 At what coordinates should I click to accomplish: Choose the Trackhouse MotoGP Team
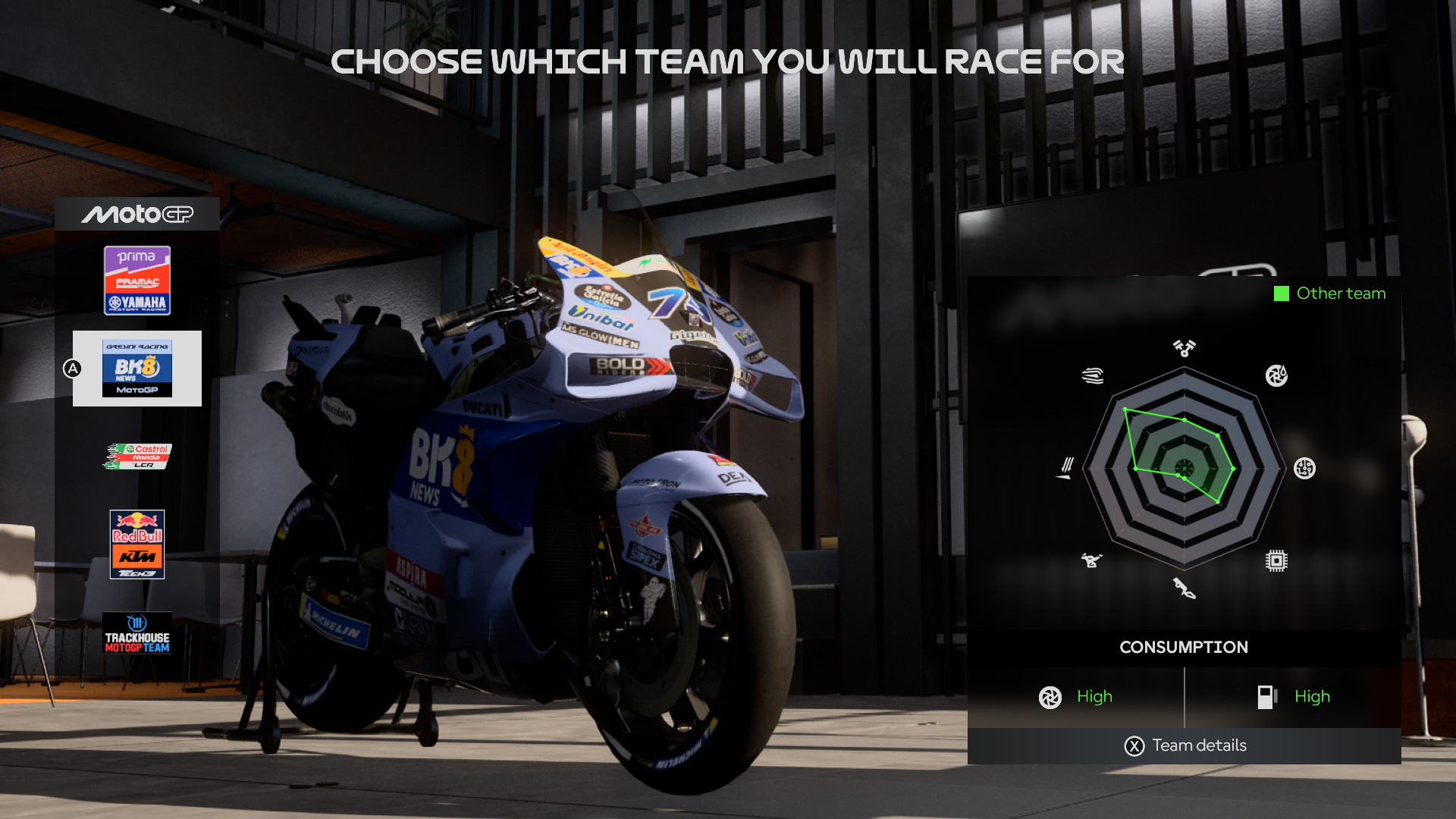[137, 633]
